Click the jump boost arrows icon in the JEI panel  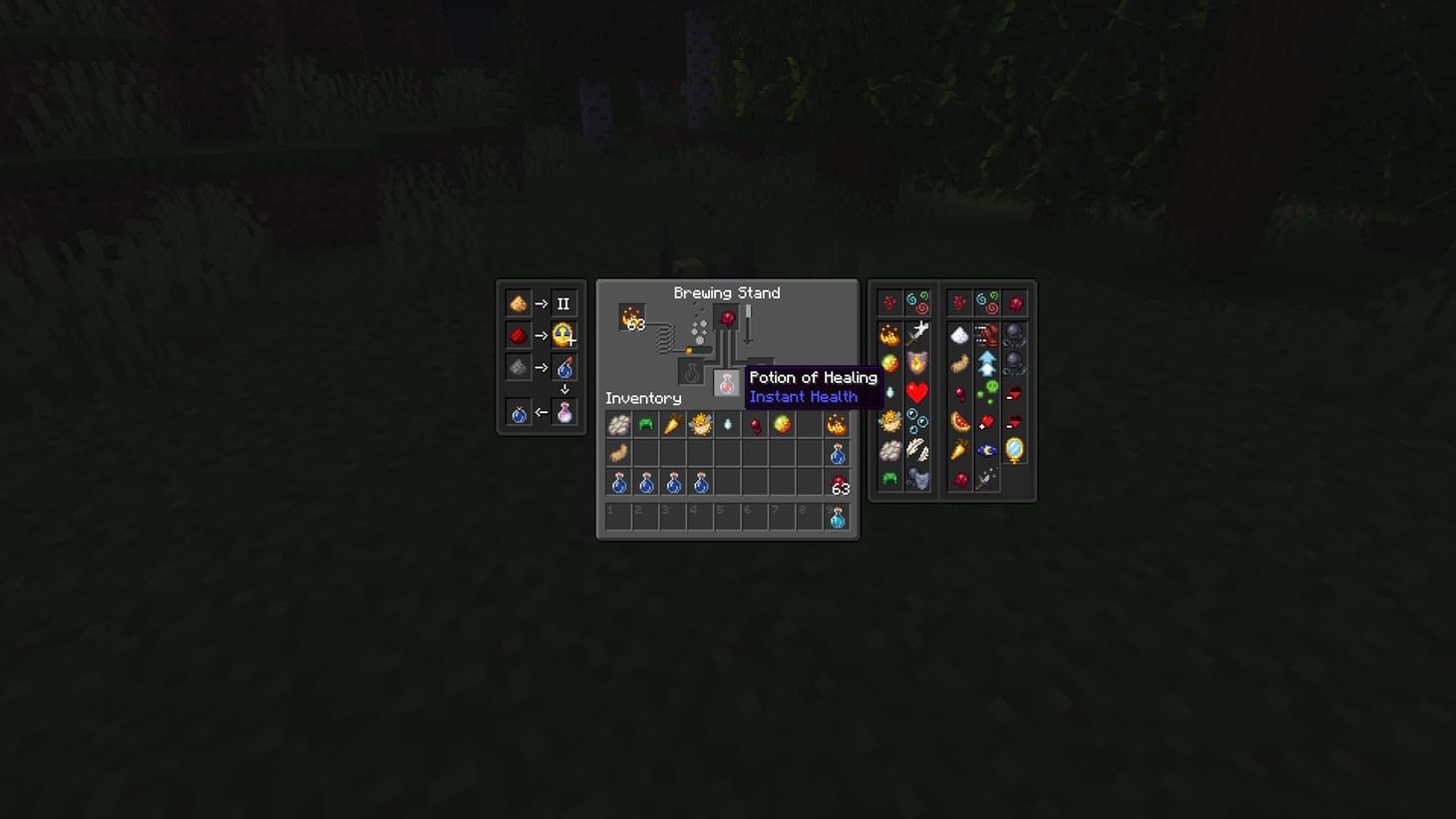tap(986, 361)
